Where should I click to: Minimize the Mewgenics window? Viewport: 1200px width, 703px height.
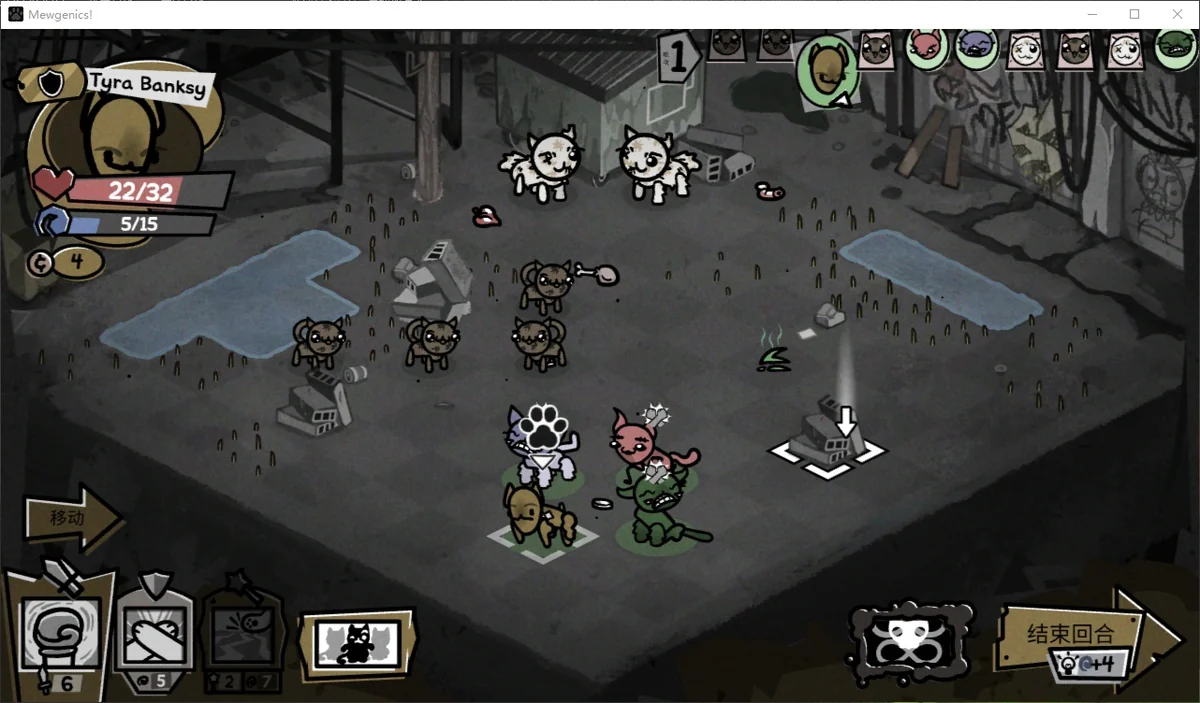click(x=1090, y=14)
